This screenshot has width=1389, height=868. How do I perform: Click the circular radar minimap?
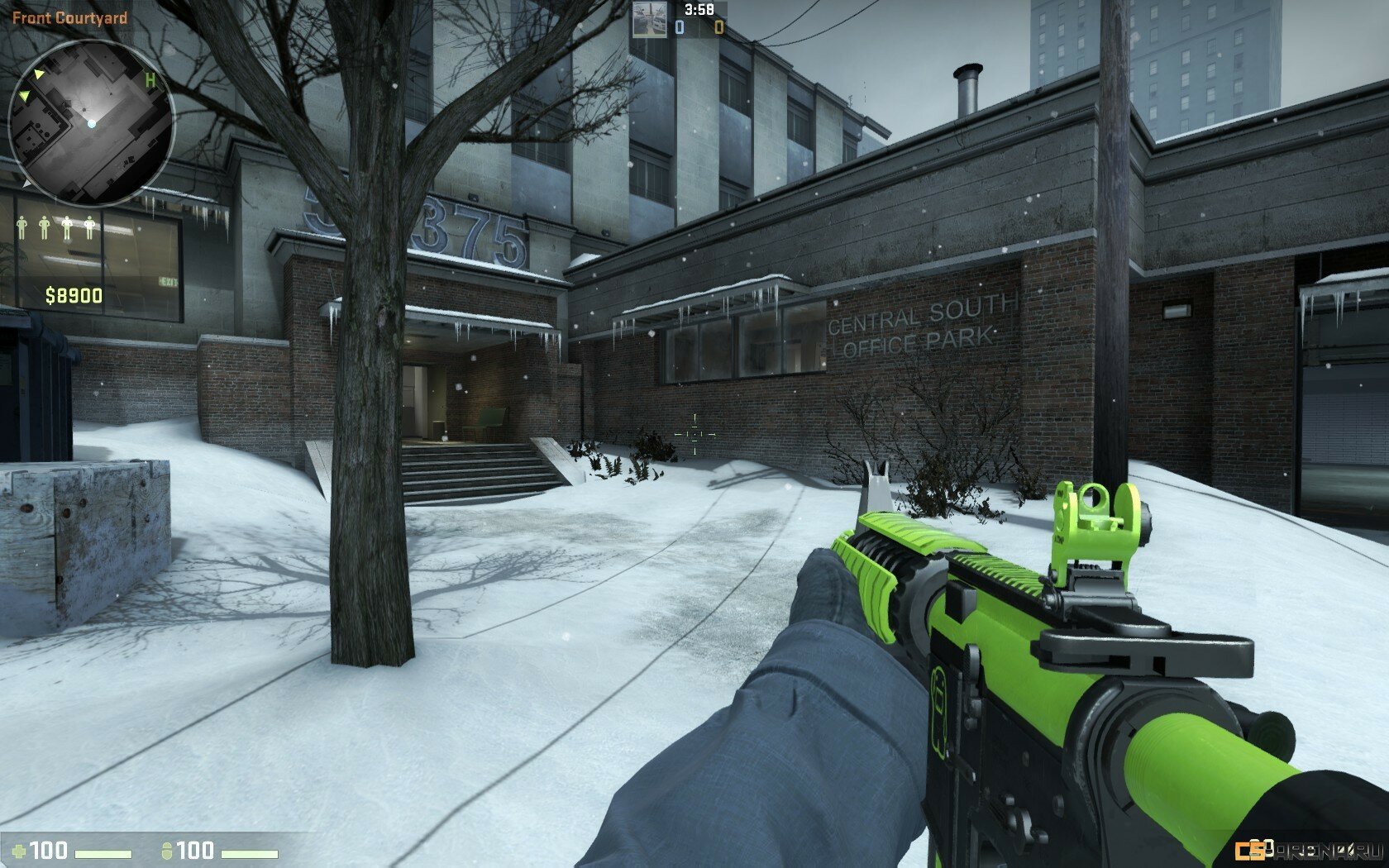[91, 122]
